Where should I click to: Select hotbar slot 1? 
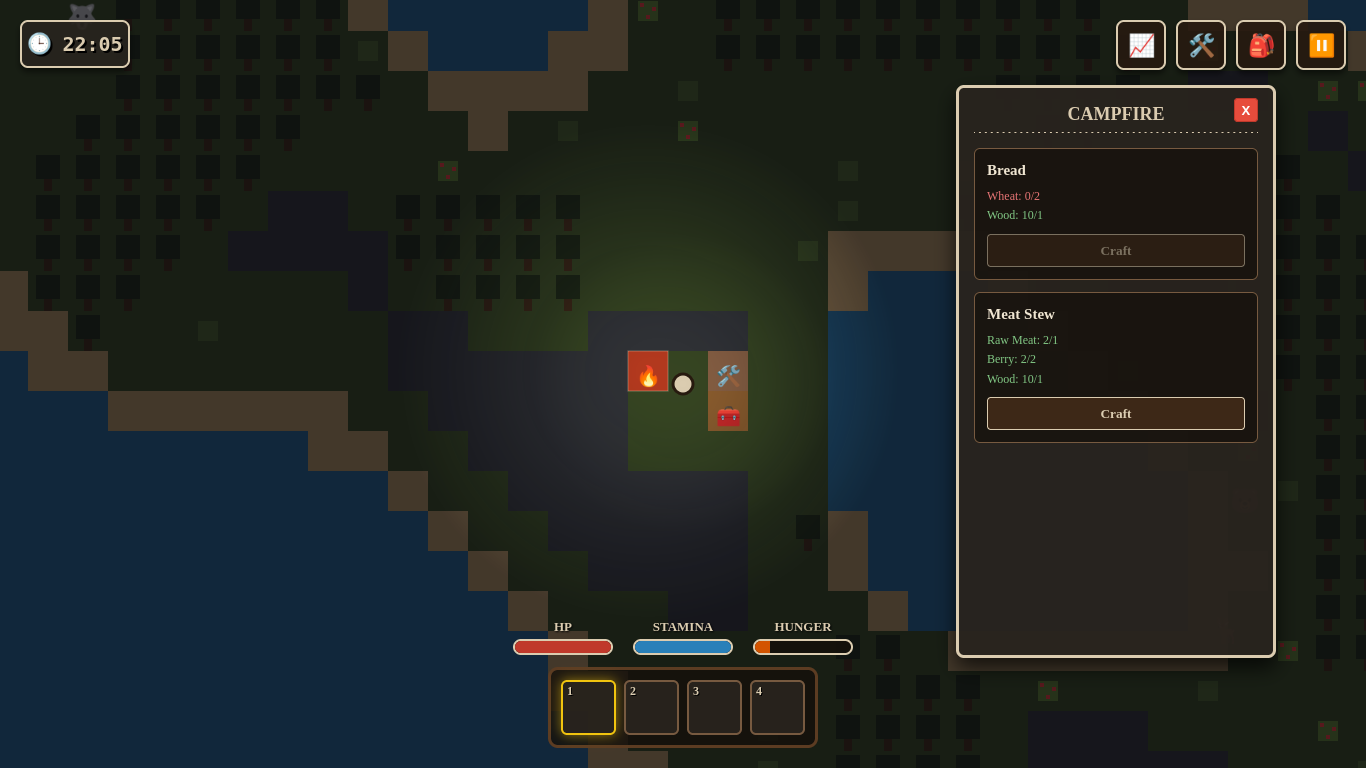click(x=588, y=707)
